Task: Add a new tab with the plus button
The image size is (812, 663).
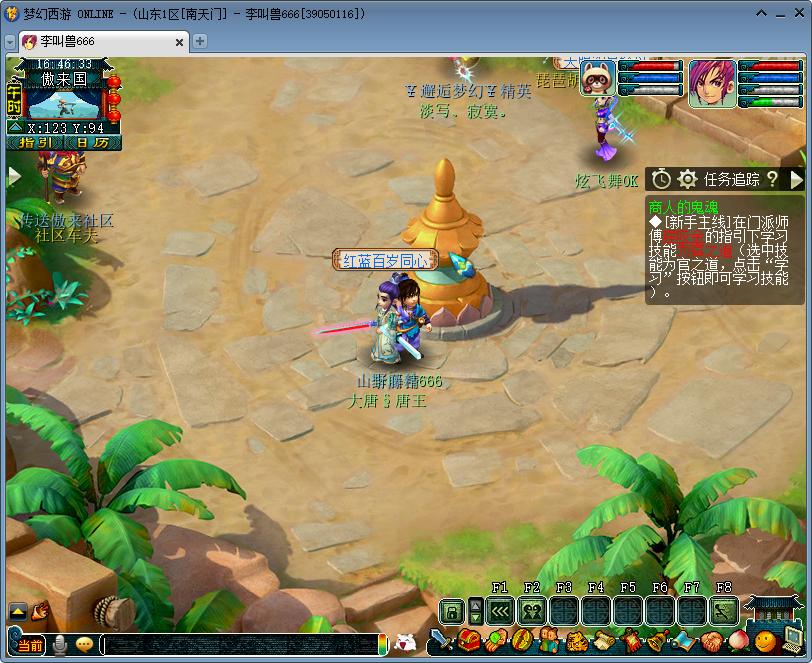Action: click(200, 41)
